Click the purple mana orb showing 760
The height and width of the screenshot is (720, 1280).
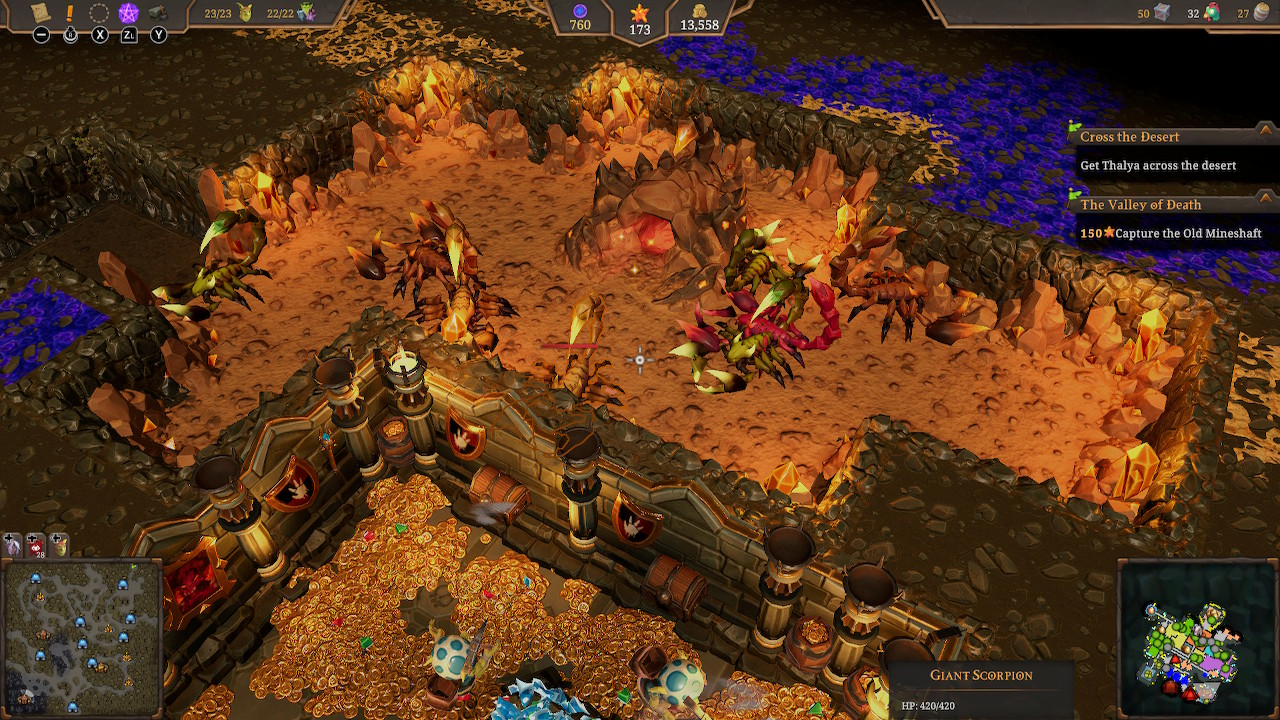point(580,16)
